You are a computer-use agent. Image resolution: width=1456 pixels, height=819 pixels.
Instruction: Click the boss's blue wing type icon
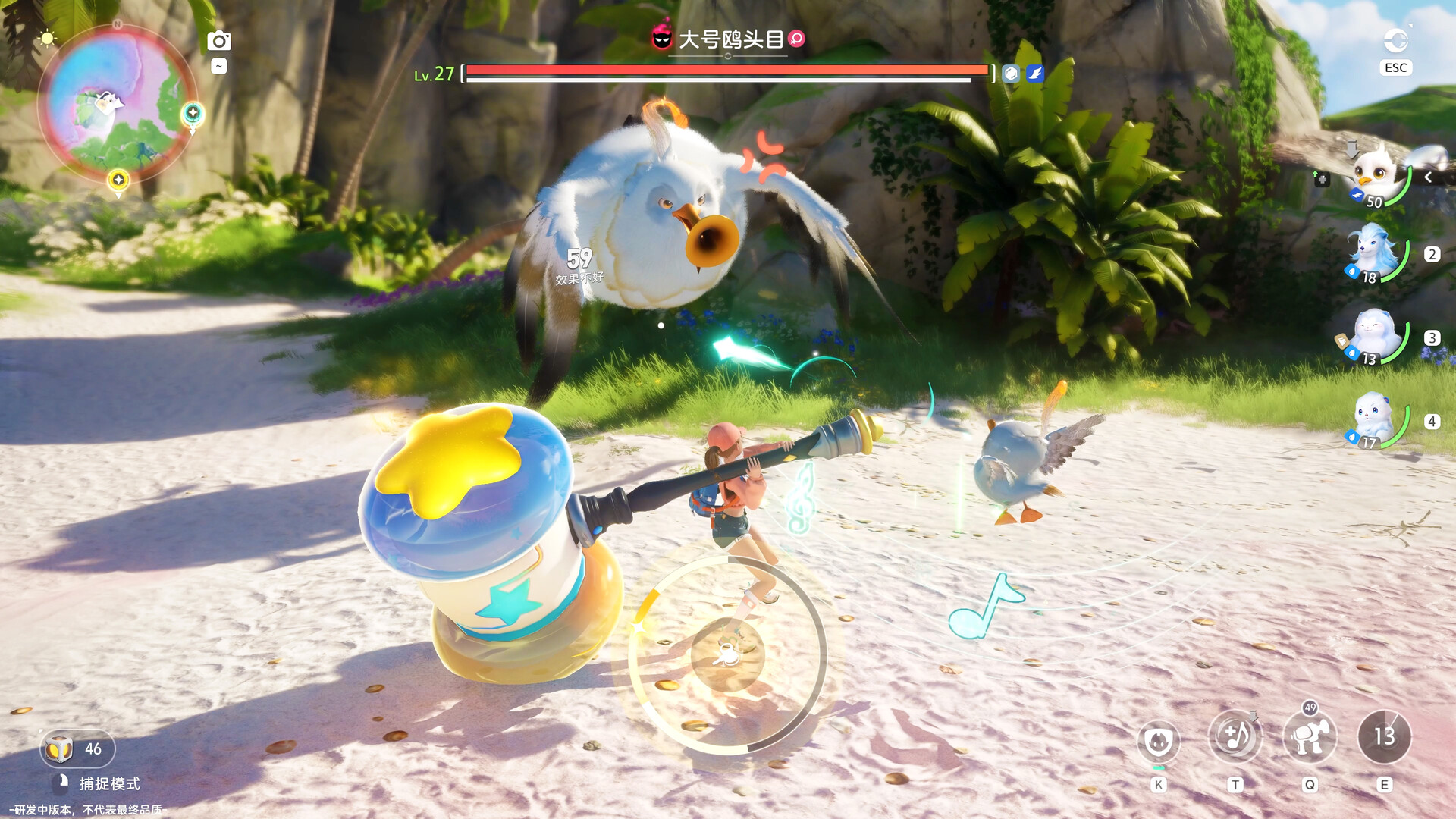point(1035,74)
